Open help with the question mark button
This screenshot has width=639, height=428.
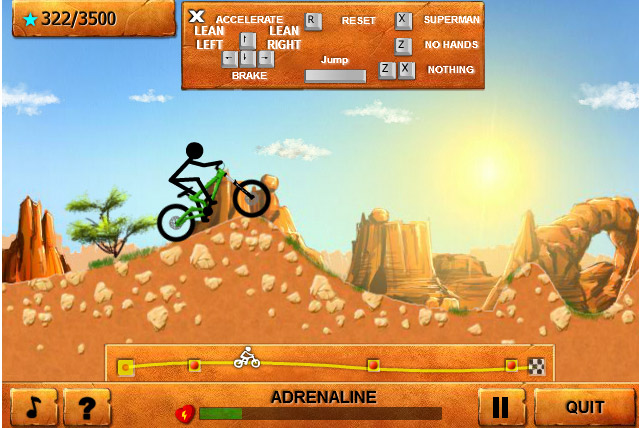[x=86, y=407]
